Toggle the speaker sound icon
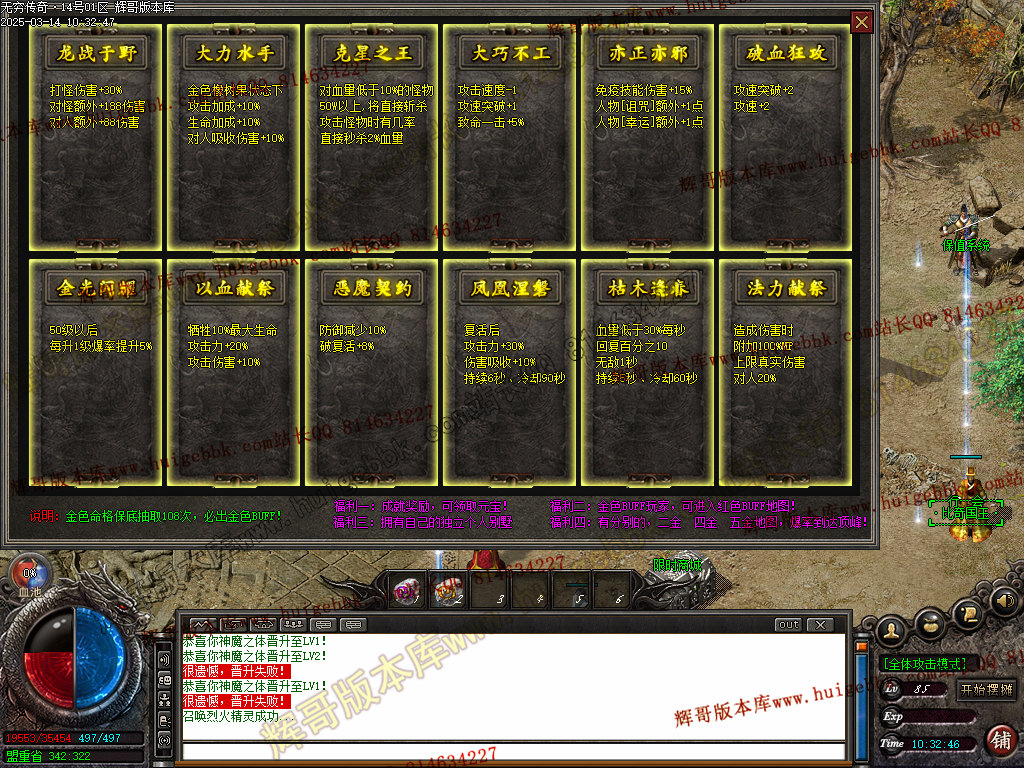Screen dimensions: 1024x768 (x=1004, y=602)
